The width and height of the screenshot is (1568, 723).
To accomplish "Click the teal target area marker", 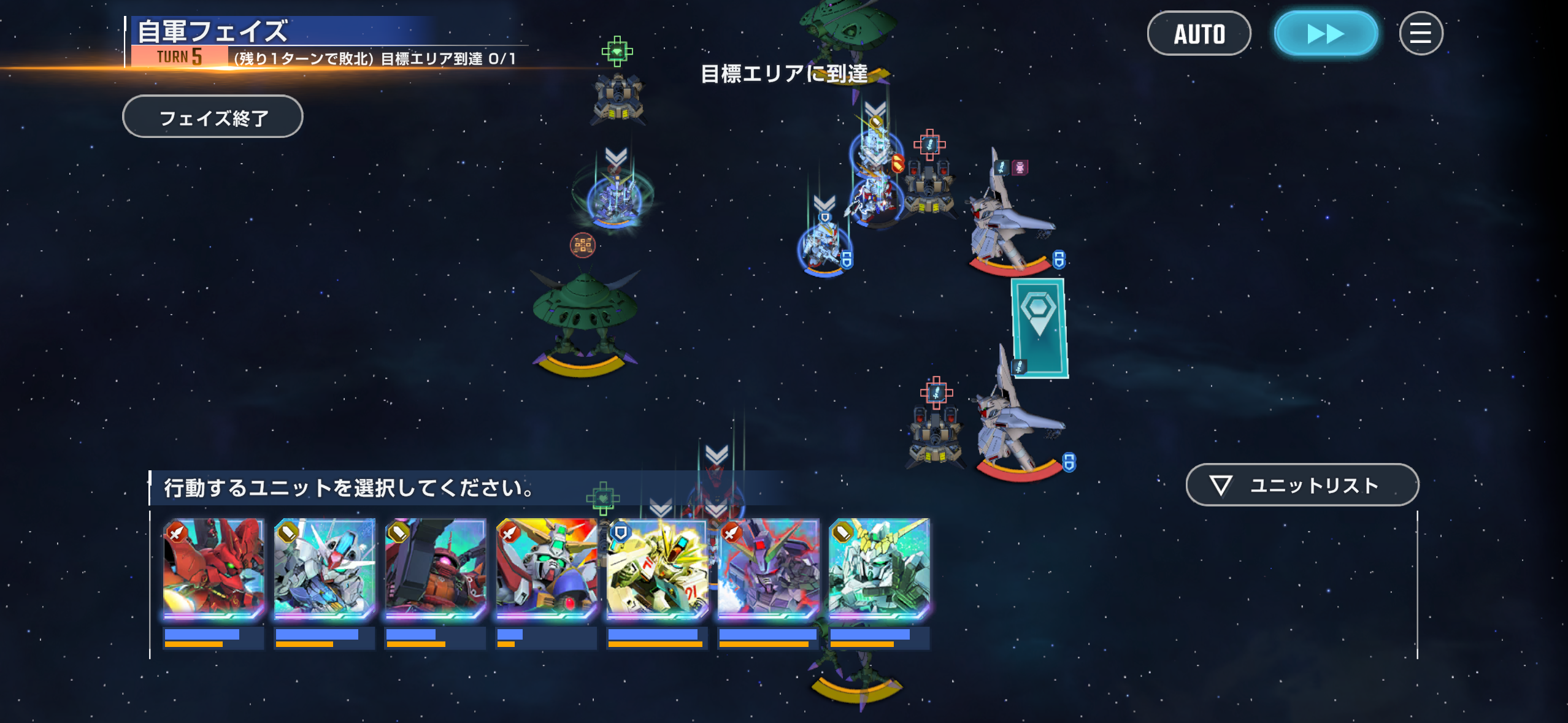I will pos(1039,328).
